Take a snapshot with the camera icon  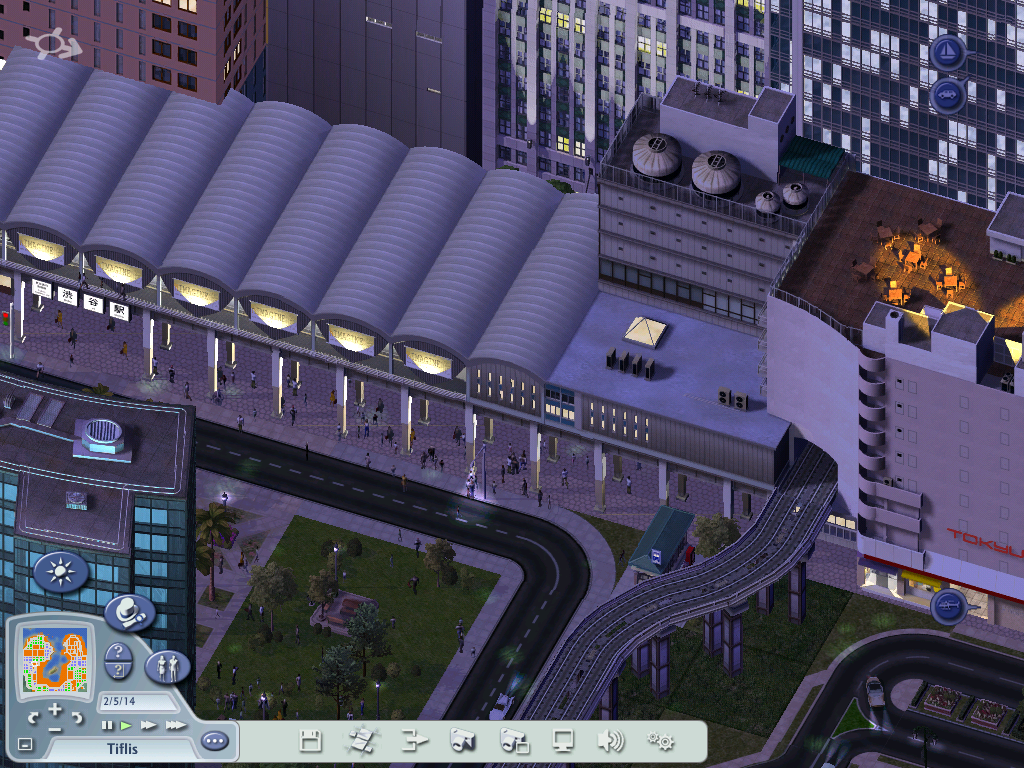(461, 741)
